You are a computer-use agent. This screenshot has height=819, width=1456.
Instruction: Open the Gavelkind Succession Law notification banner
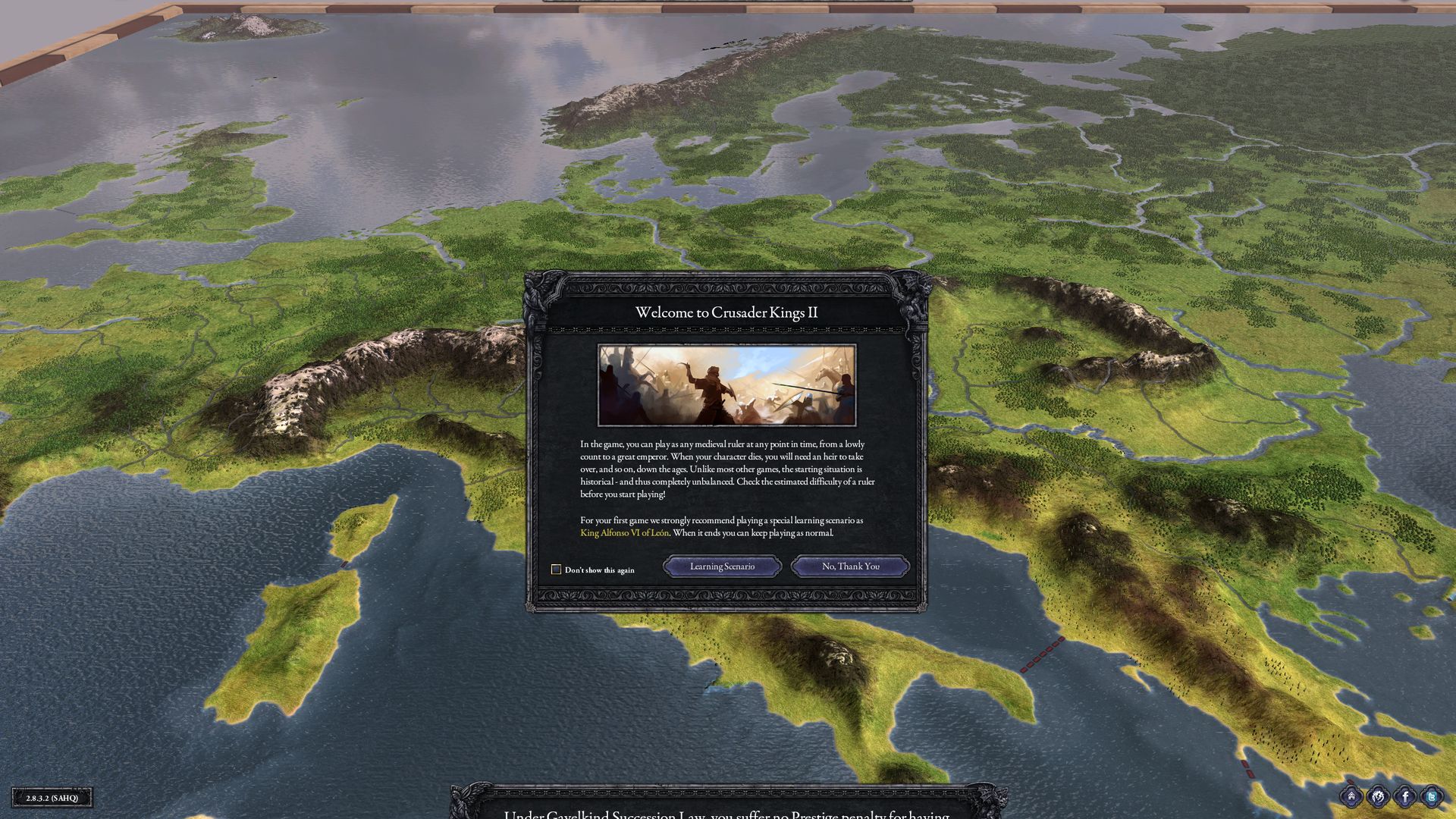[x=724, y=813]
